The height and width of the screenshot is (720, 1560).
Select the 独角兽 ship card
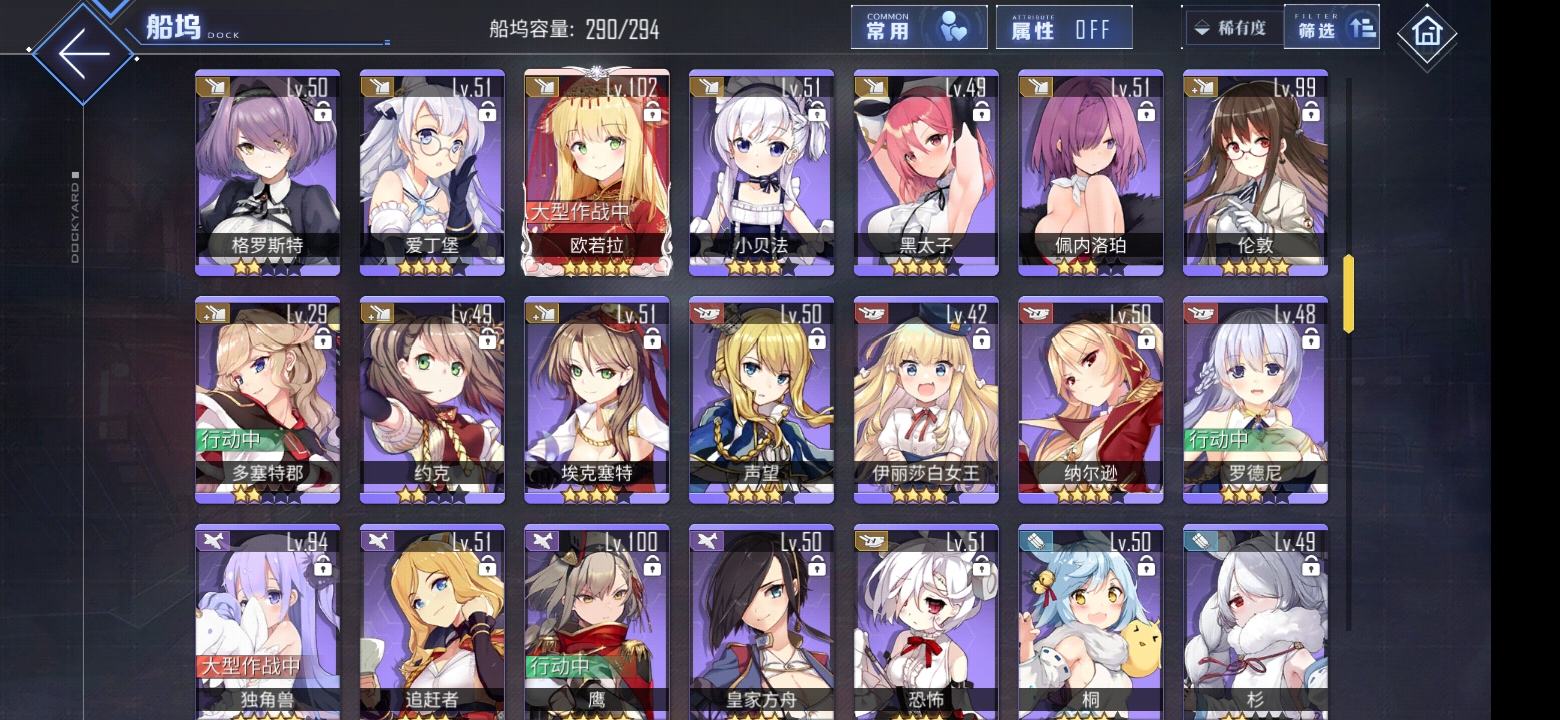pyautogui.click(x=267, y=620)
